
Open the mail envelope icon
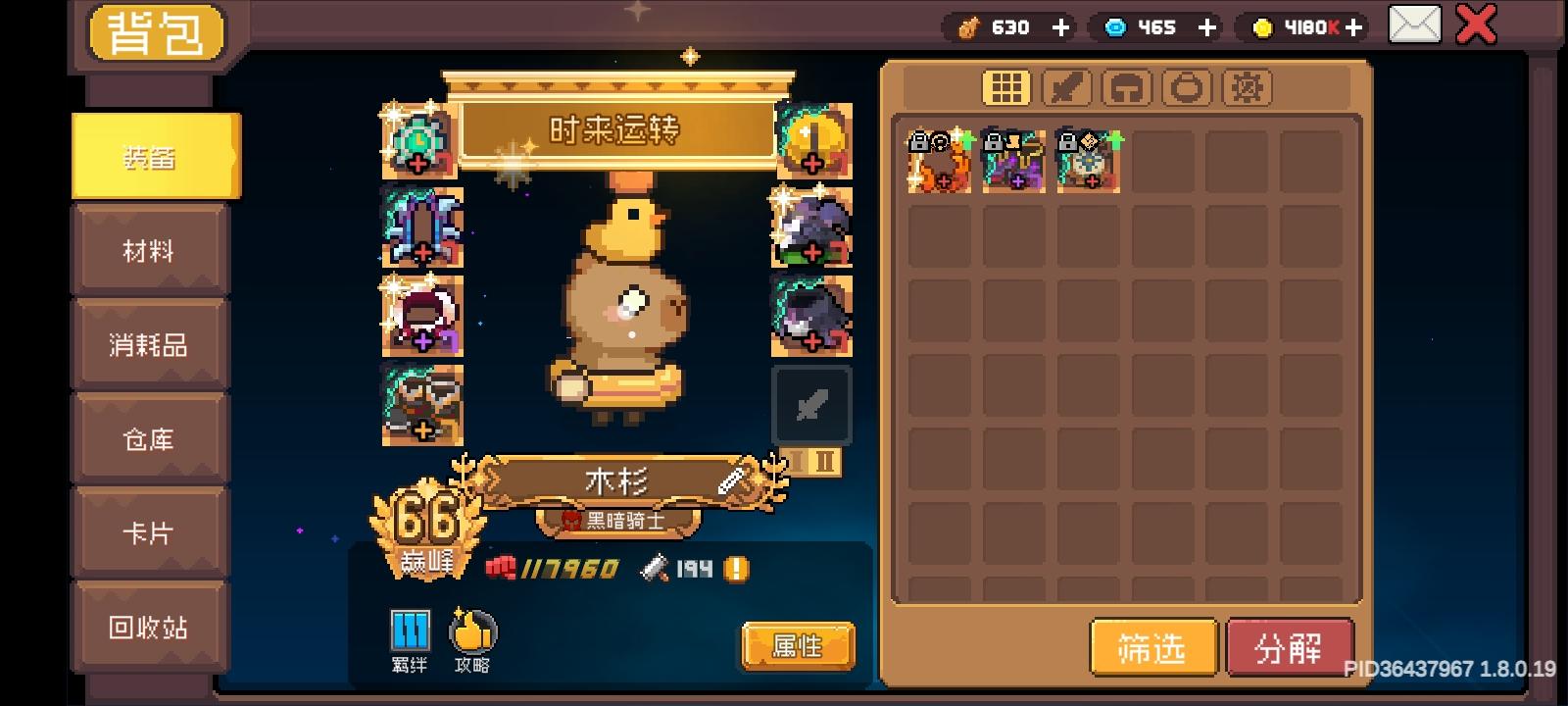(x=1414, y=25)
